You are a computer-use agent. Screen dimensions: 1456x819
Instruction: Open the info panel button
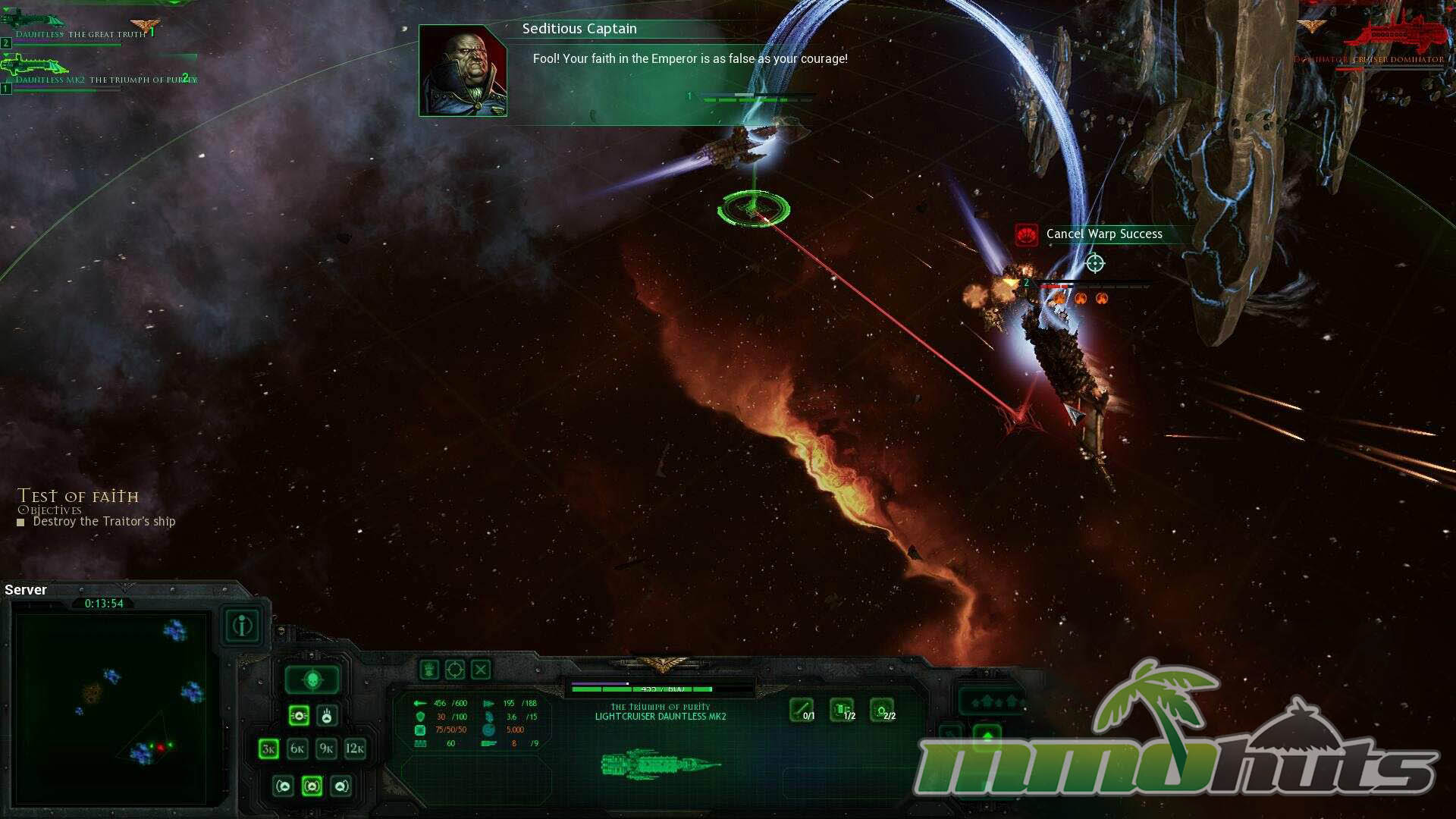tap(243, 626)
